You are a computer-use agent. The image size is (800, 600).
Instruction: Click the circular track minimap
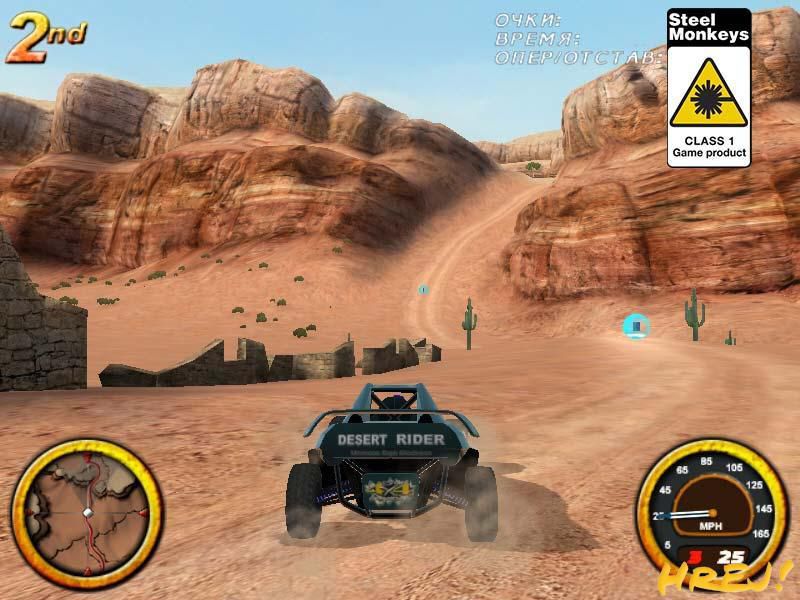click(86, 511)
